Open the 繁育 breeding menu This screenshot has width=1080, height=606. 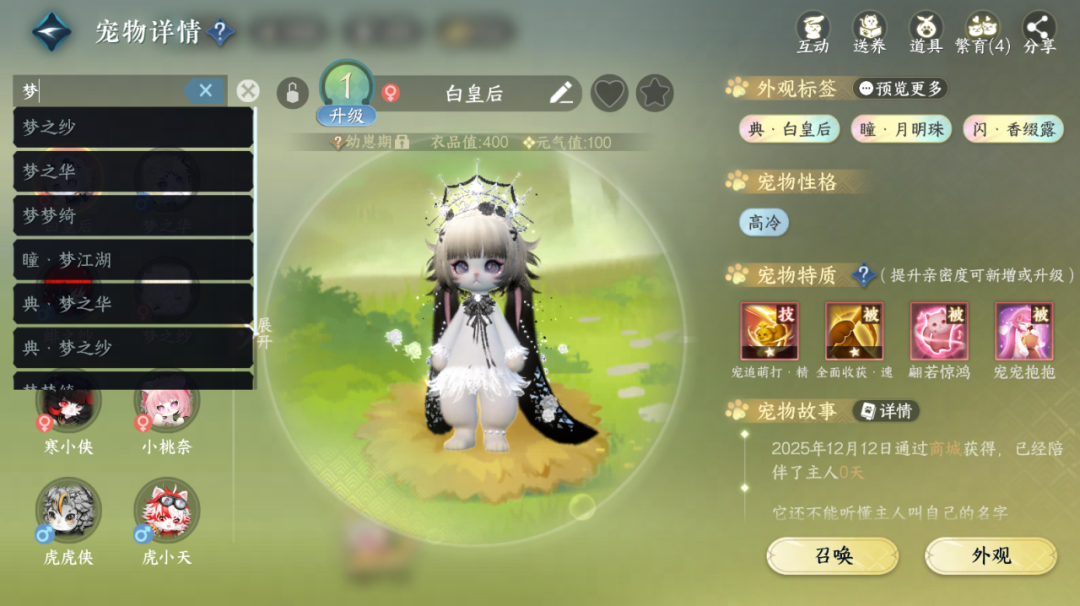[982, 32]
